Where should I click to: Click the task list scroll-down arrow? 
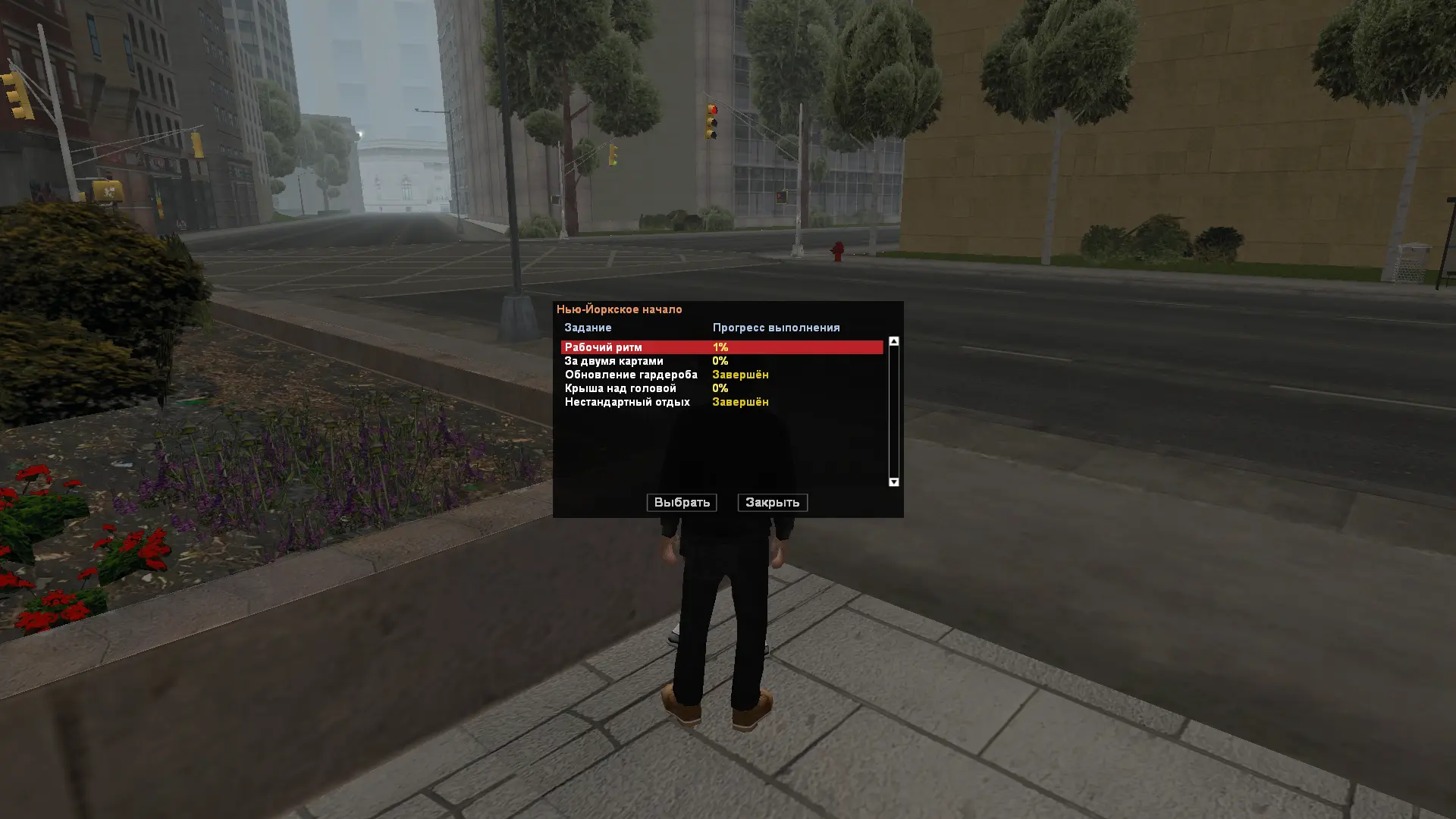point(893,482)
